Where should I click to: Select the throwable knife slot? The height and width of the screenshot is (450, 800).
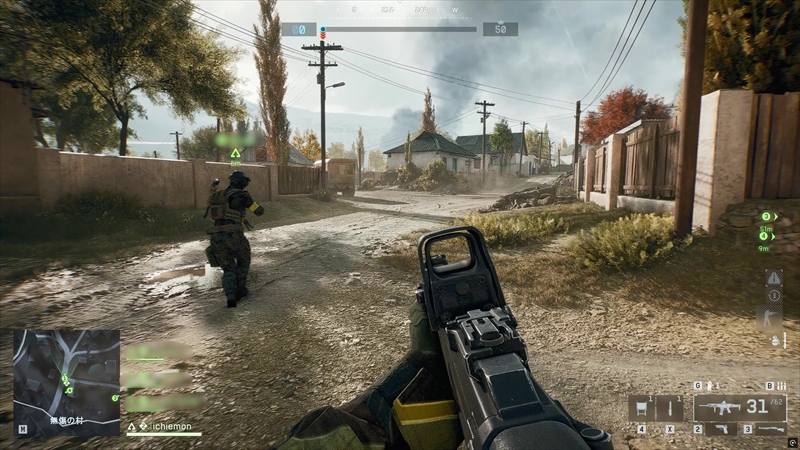pyautogui.click(x=671, y=408)
